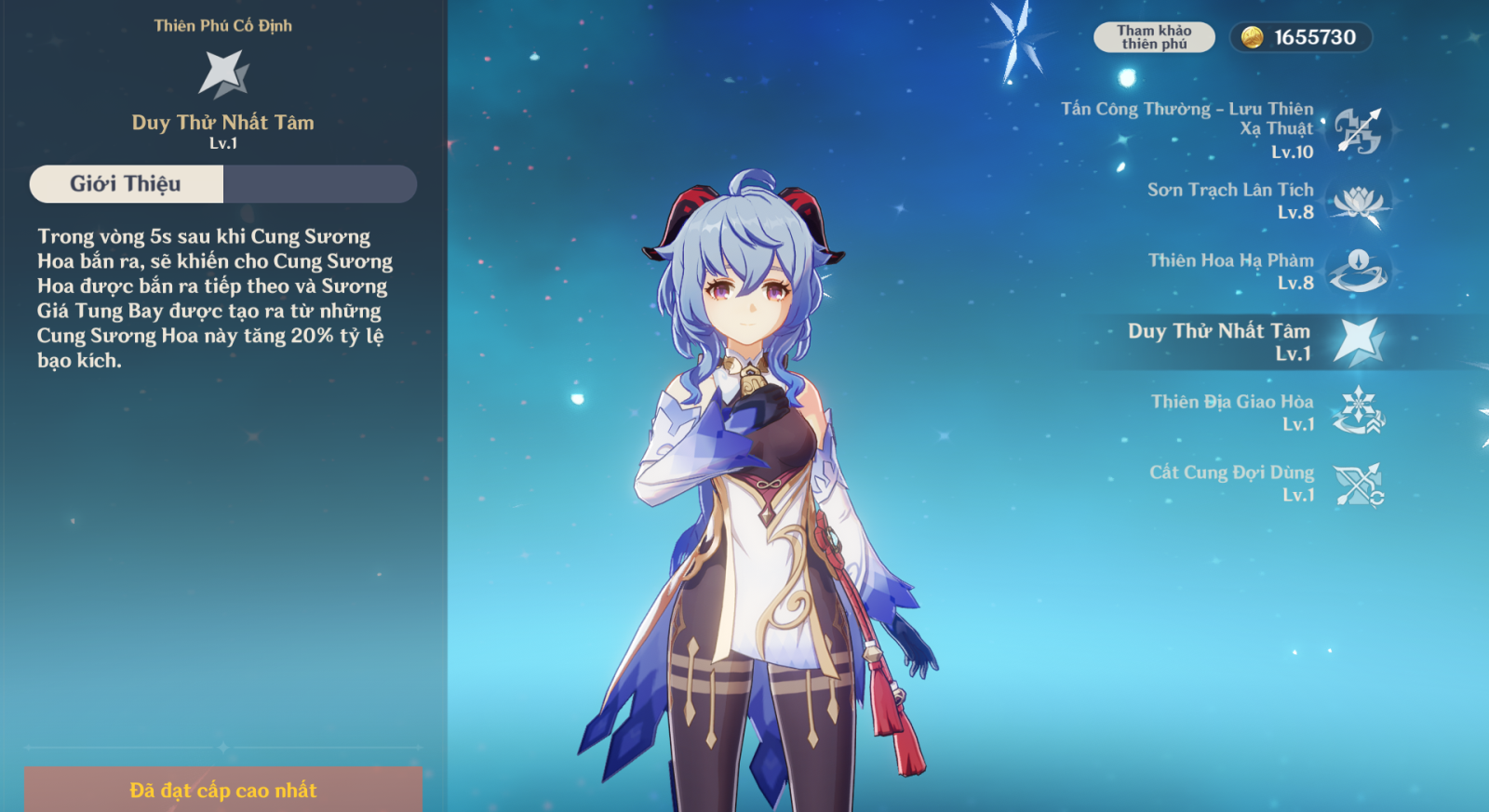Open the Tham khảo thiên phú reference

pyautogui.click(x=1154, y=37)
